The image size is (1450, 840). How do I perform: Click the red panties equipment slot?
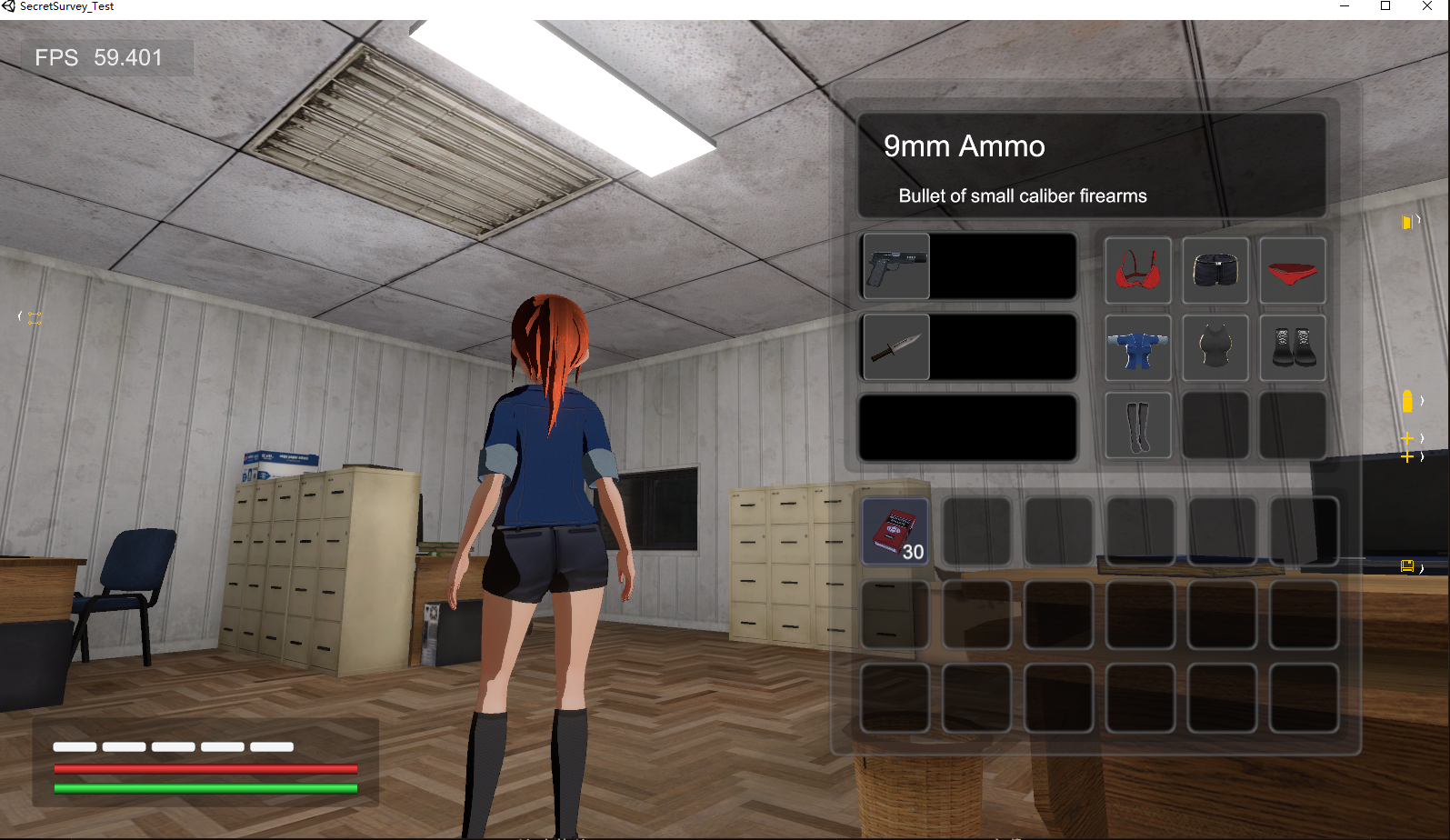pos(1292,271)
